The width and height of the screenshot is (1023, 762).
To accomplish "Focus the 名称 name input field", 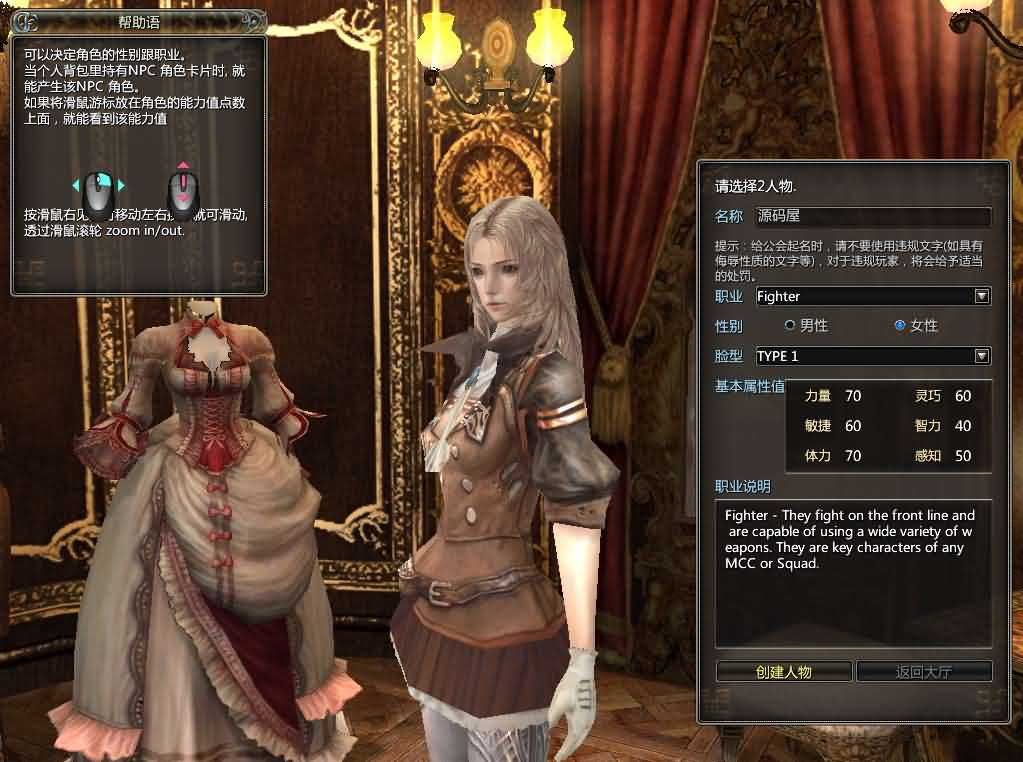I will pos(872,216).
